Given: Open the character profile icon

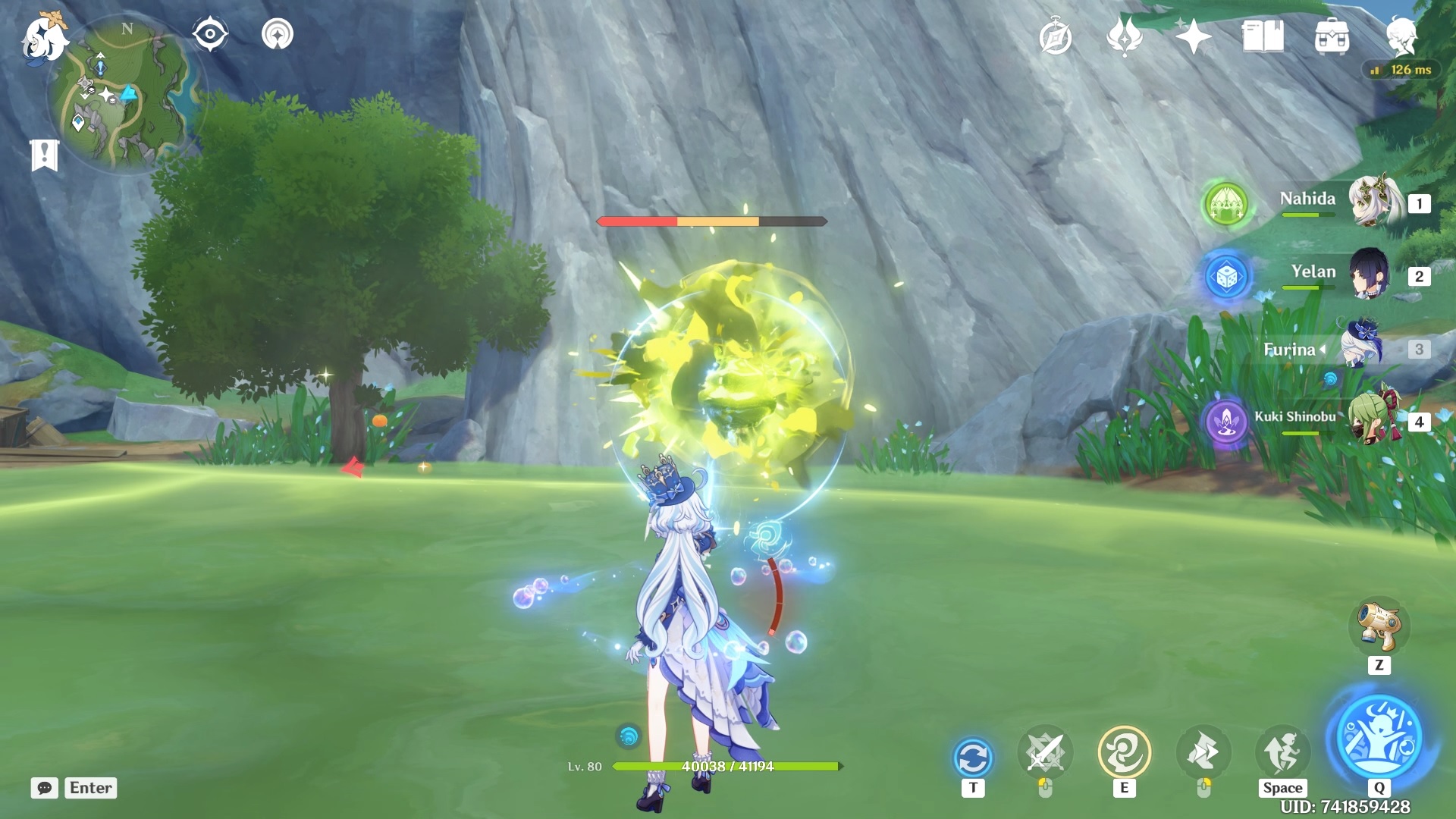Looking at the screenshot, I should coord(1401,36).
